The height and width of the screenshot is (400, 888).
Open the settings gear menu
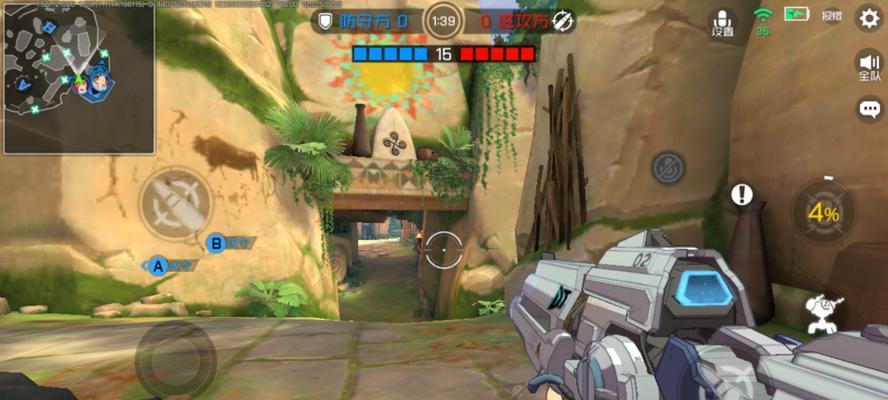click(869, 19)
